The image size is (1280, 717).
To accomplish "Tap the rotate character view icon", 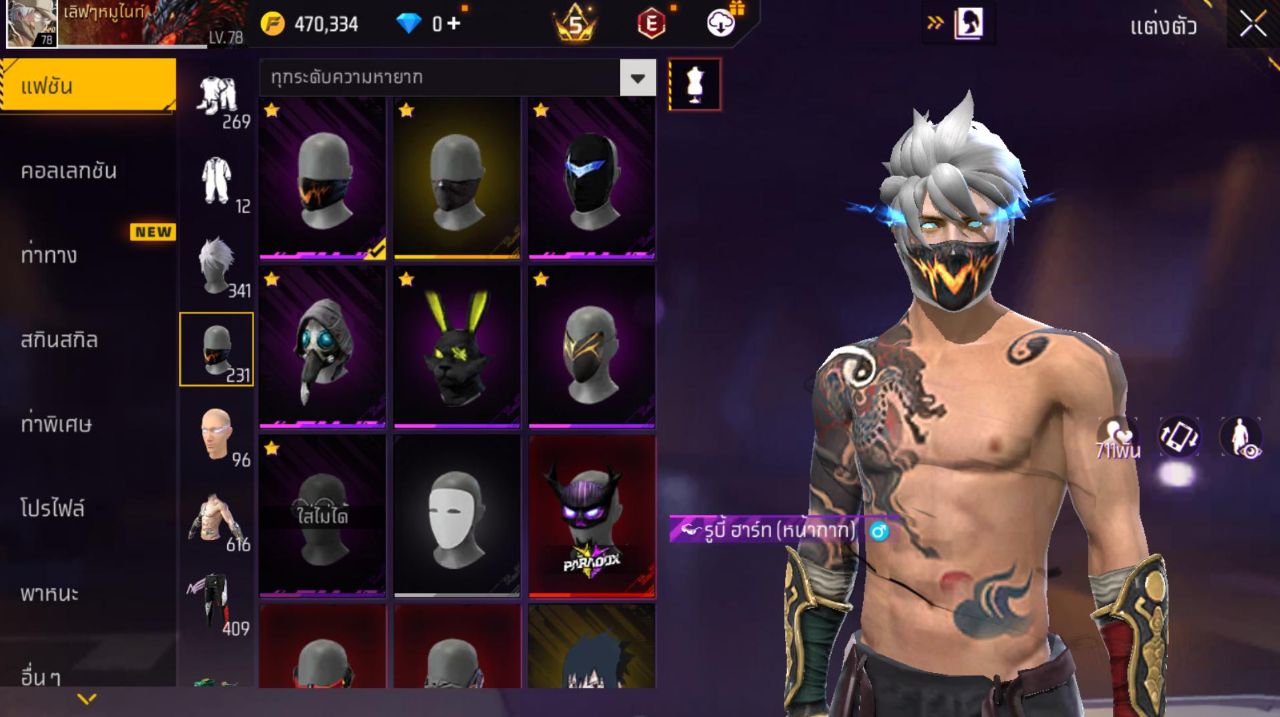I will (1179, 436).
